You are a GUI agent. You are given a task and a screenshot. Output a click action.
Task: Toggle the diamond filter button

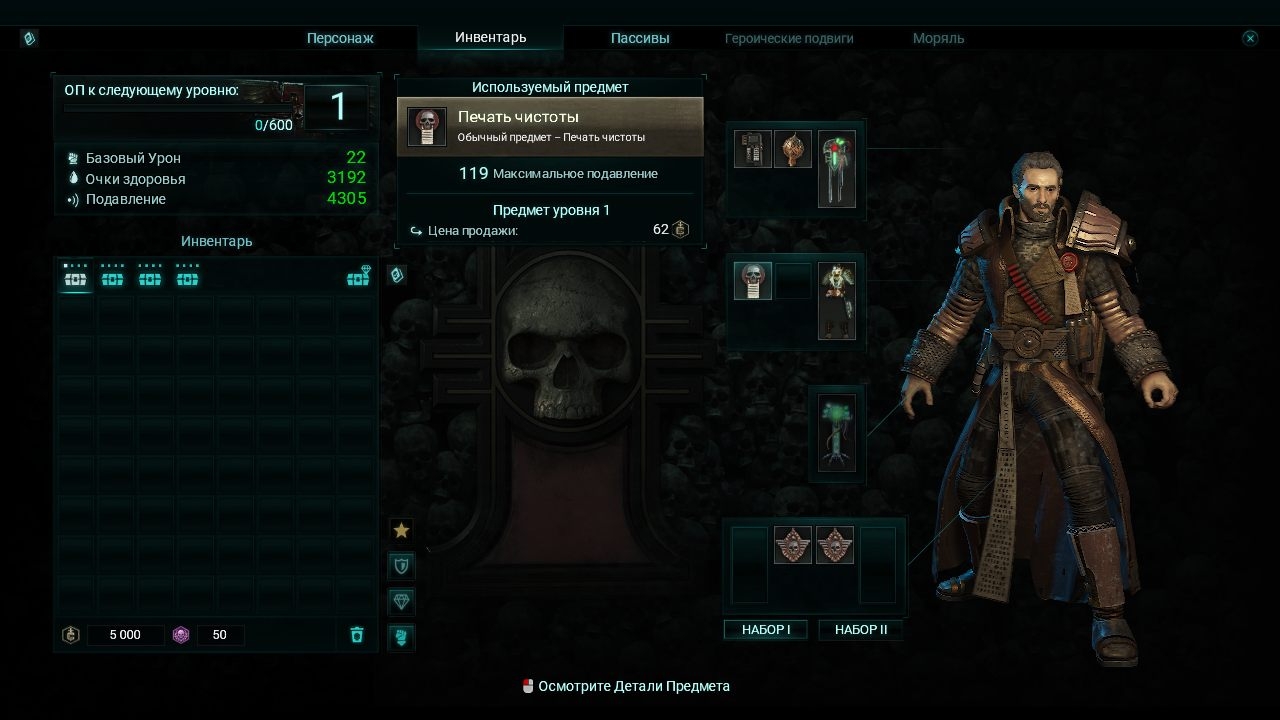pyautogui.click(x=401, y=601)
